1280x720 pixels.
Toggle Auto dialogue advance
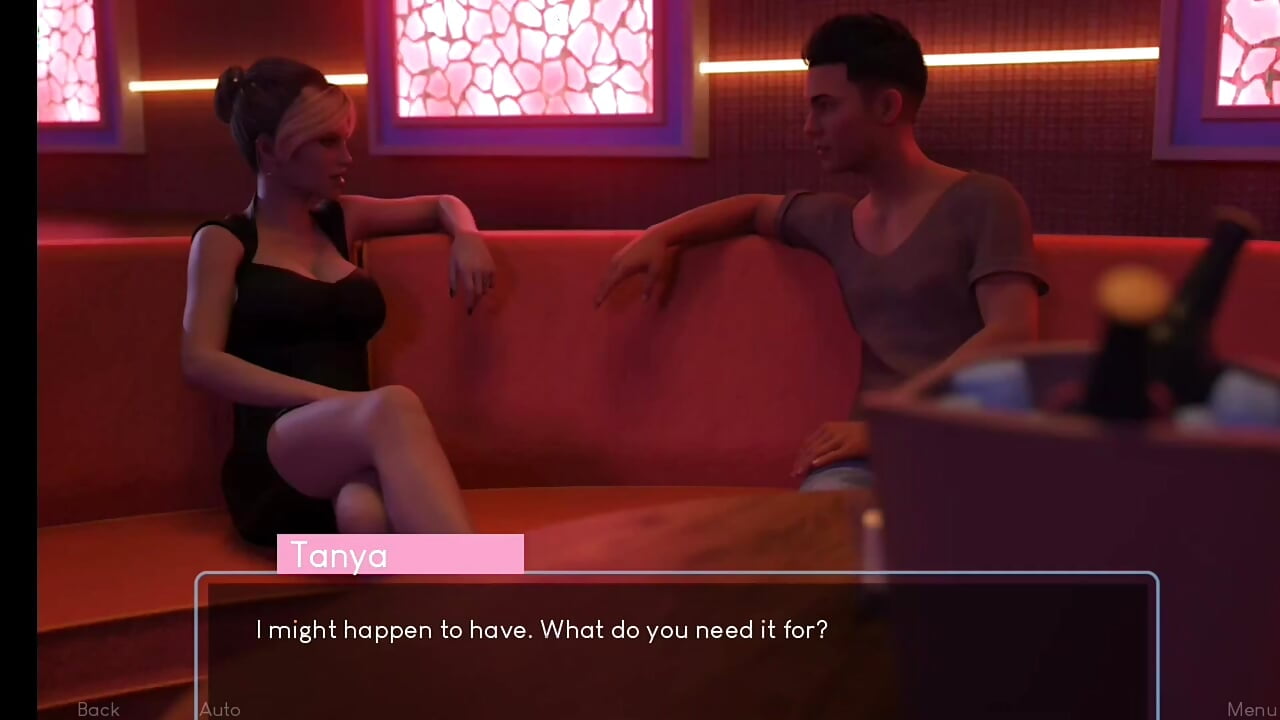[220, 709]
